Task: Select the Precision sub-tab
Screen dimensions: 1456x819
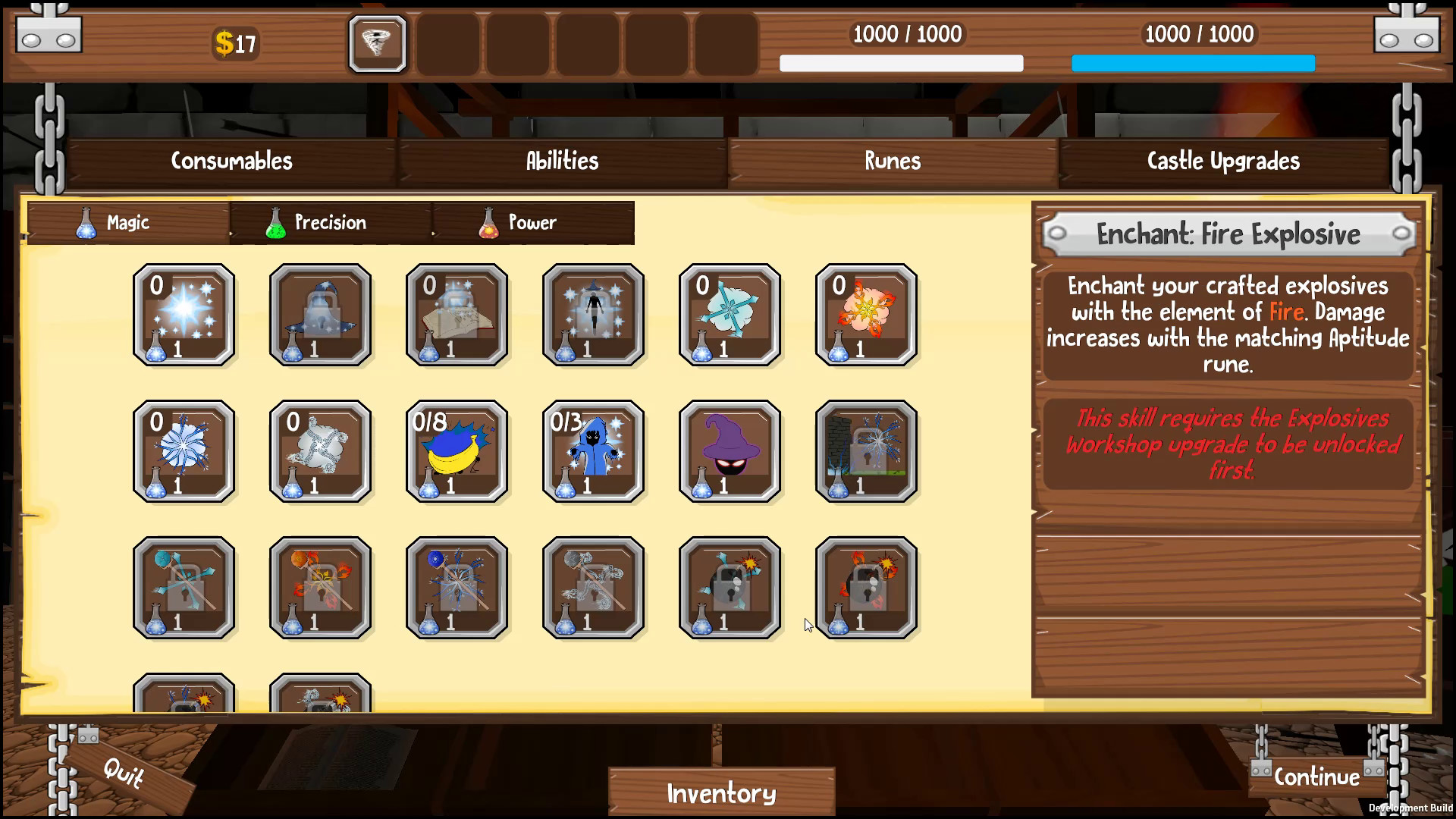Action: tap(330, 222)
